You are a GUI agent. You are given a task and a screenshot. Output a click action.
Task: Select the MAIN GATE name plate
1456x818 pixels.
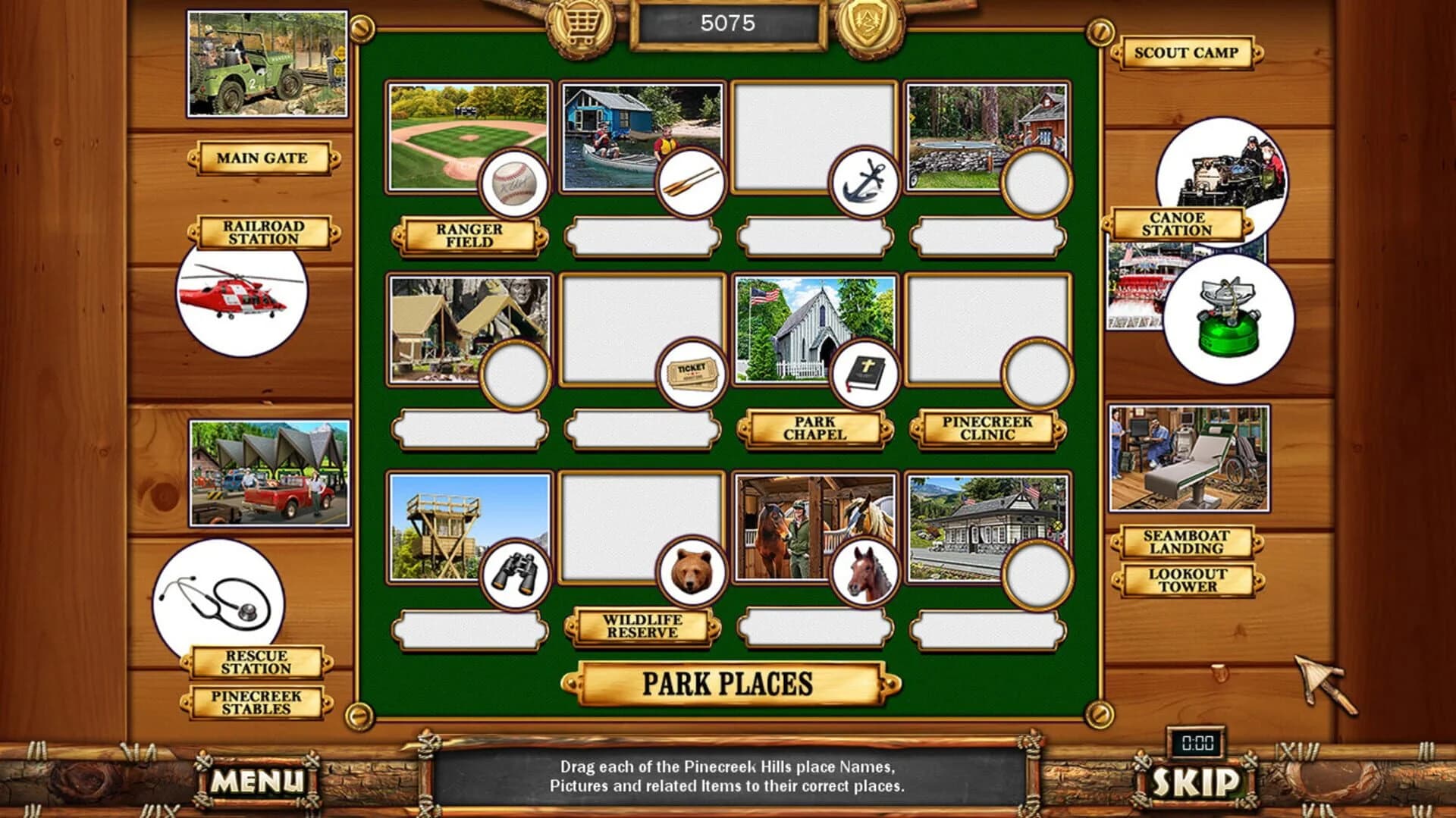point(262,158)
